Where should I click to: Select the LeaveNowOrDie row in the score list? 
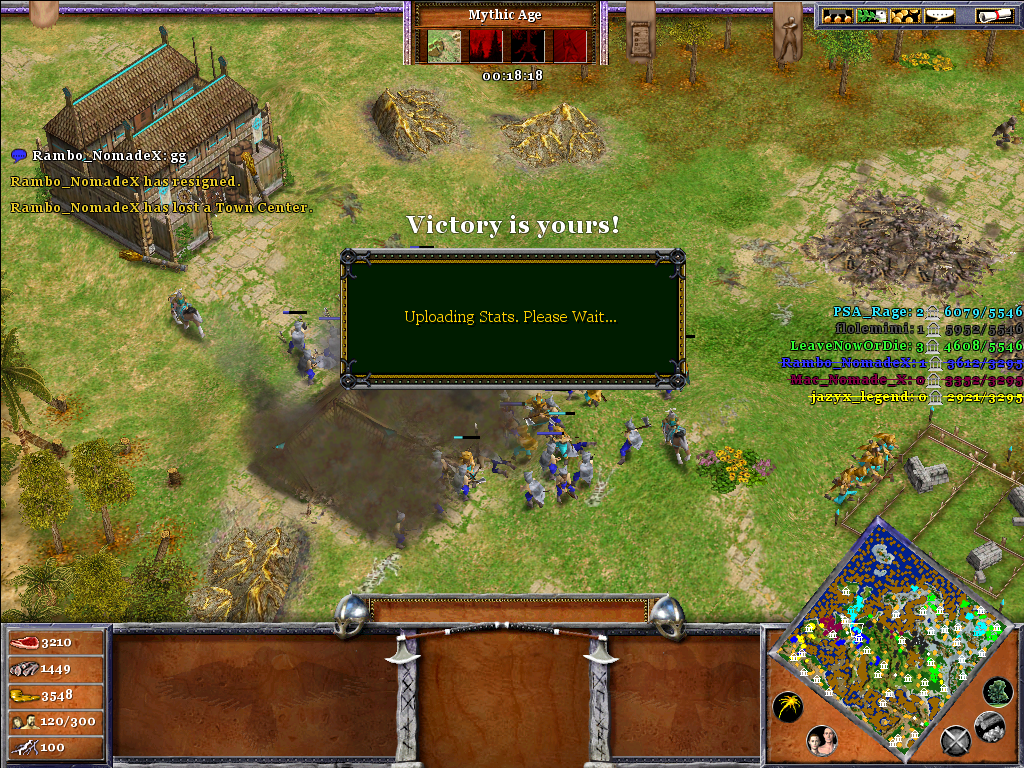click(x=906, y=346)
